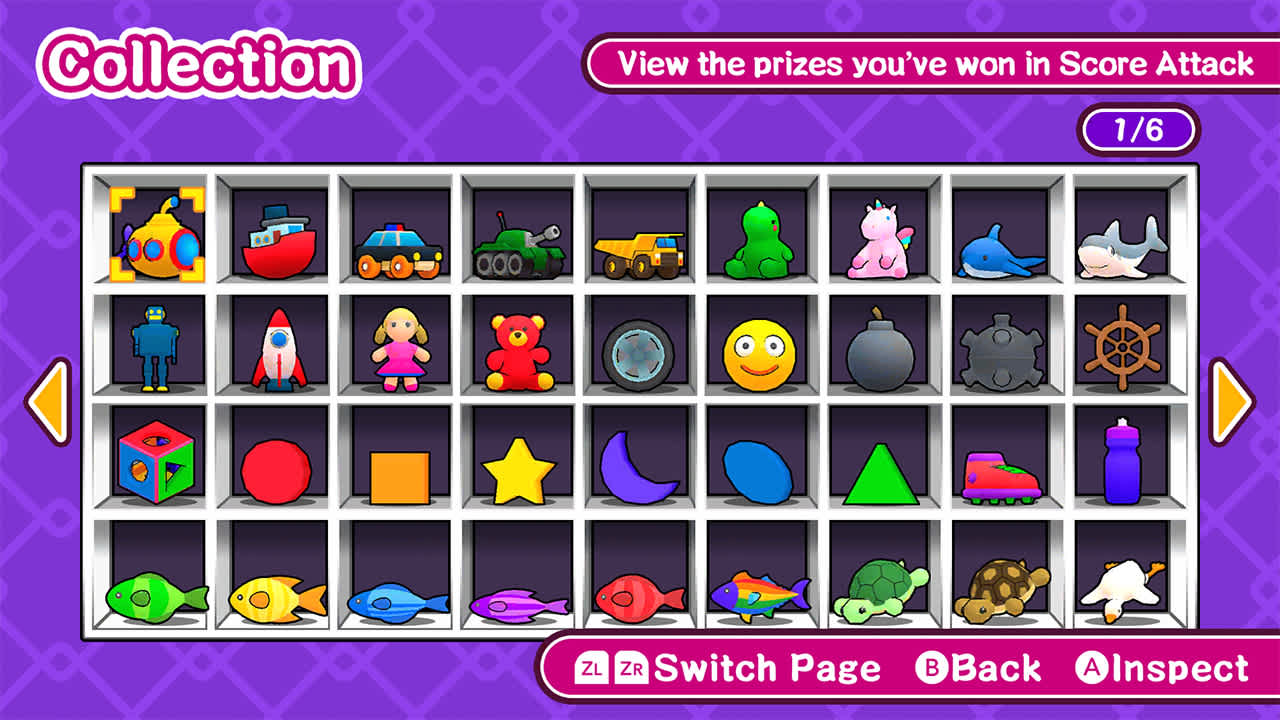
Task: Click the pink unicorn plush
Action: pyautogui.click(x=880, y=238)
